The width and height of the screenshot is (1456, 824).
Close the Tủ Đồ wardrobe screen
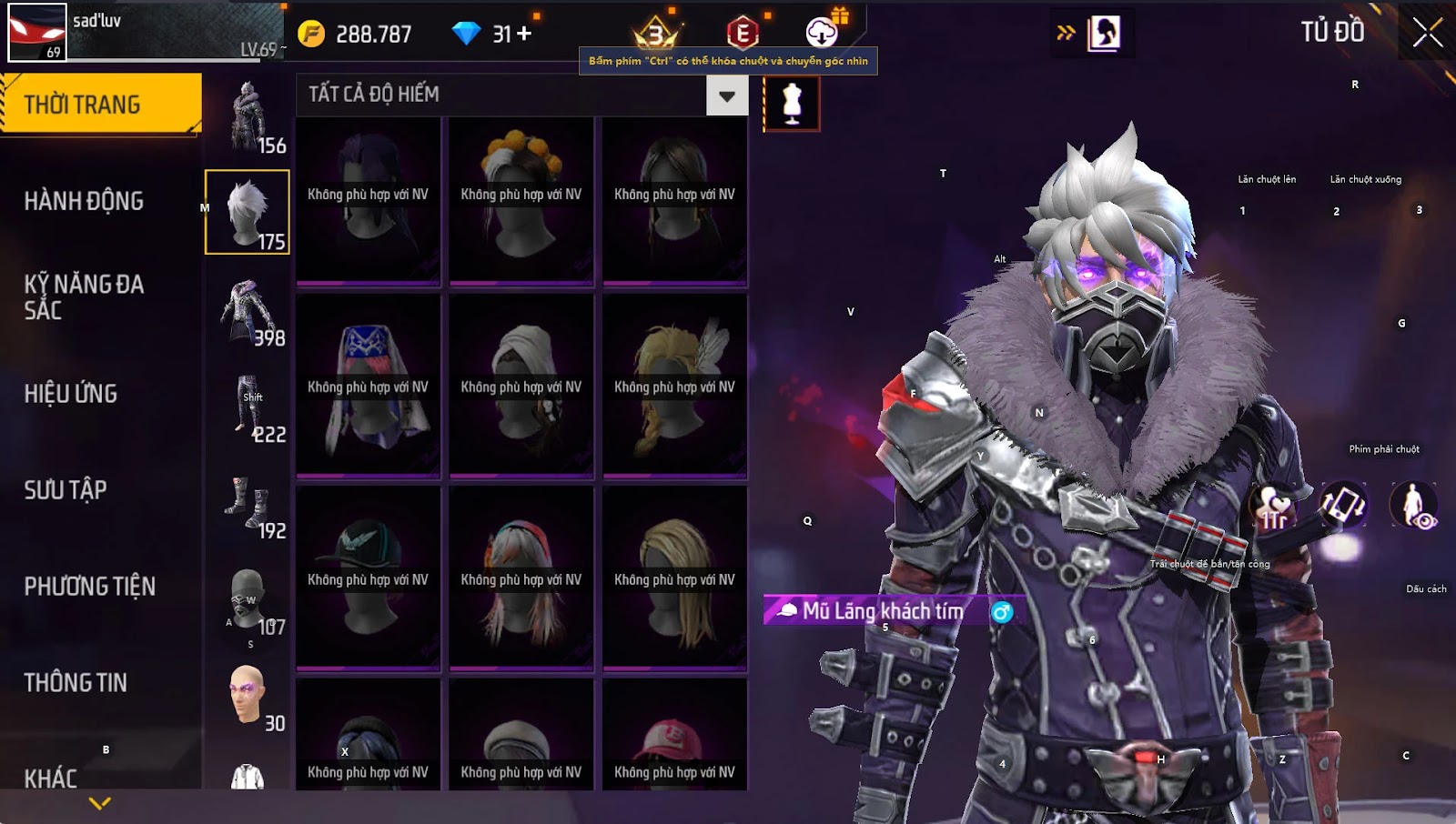click(1427, 33)
